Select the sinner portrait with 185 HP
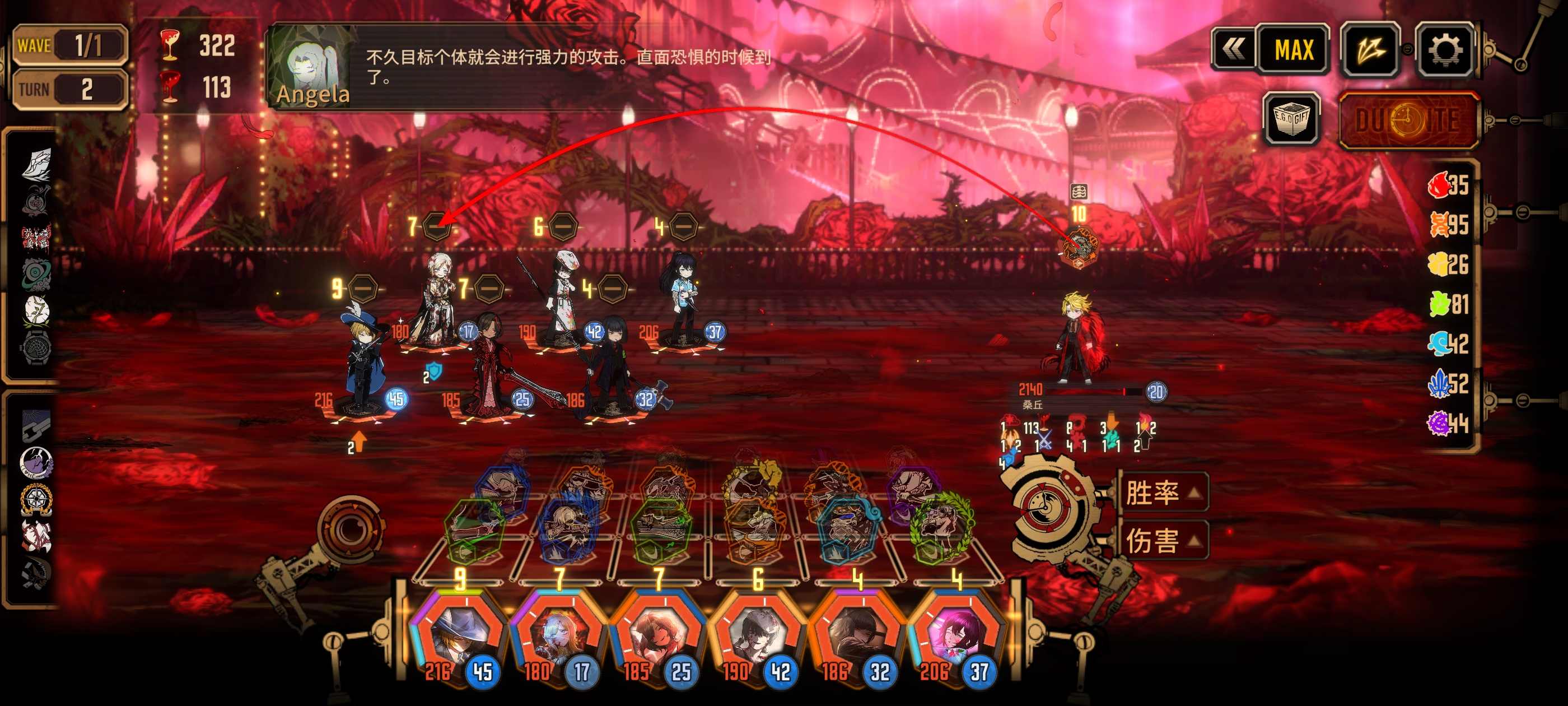This screenshot has width=1568, height=706. coord(658,637)
